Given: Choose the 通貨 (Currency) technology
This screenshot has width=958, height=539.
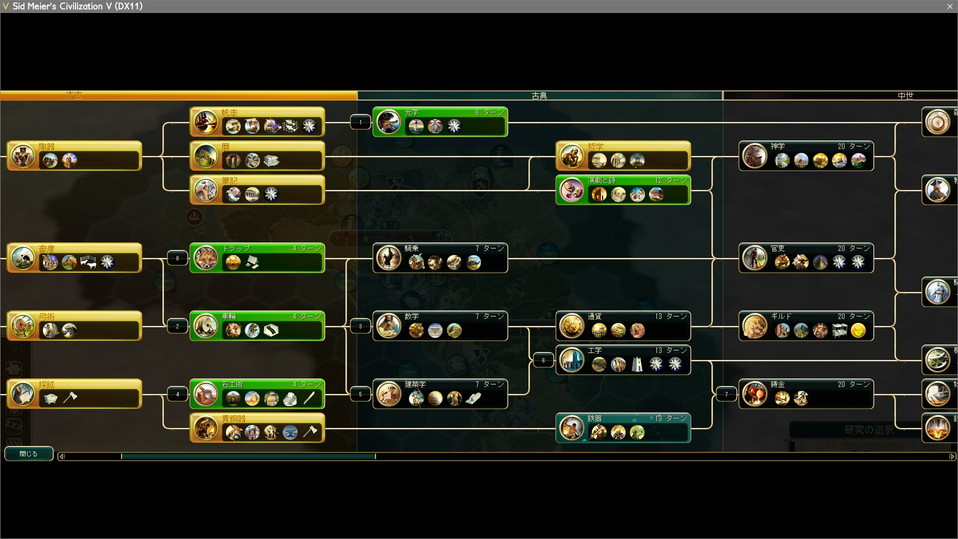Looking at the screenshot, I should click(x=623, y=325).
